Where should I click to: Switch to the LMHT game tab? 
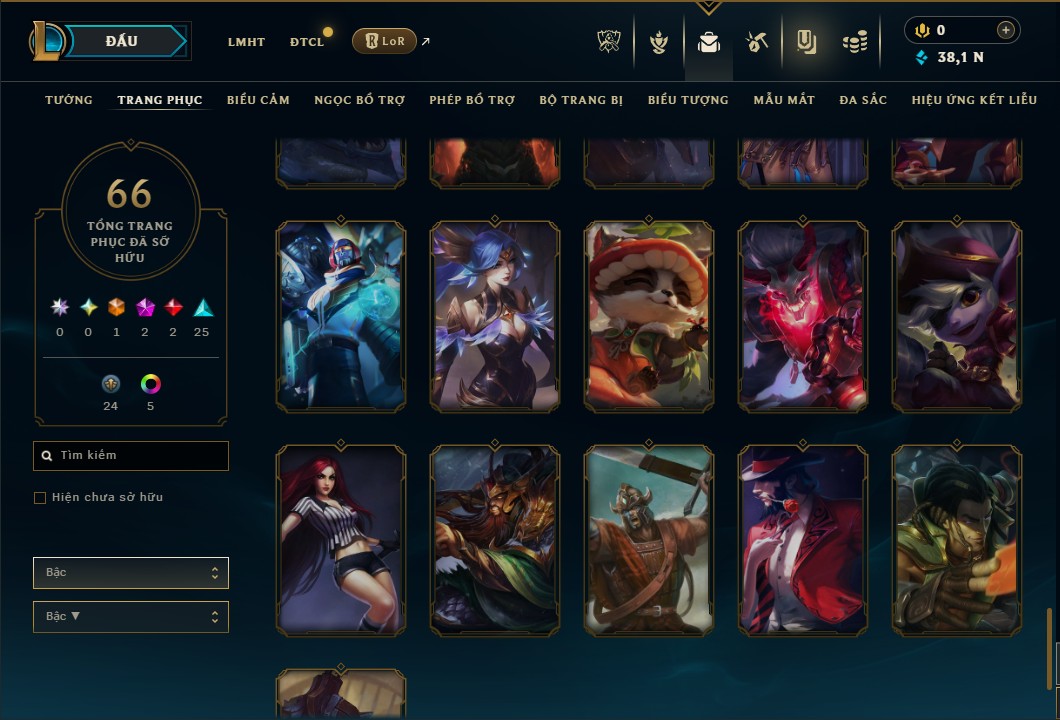click(x=246, y=42)
